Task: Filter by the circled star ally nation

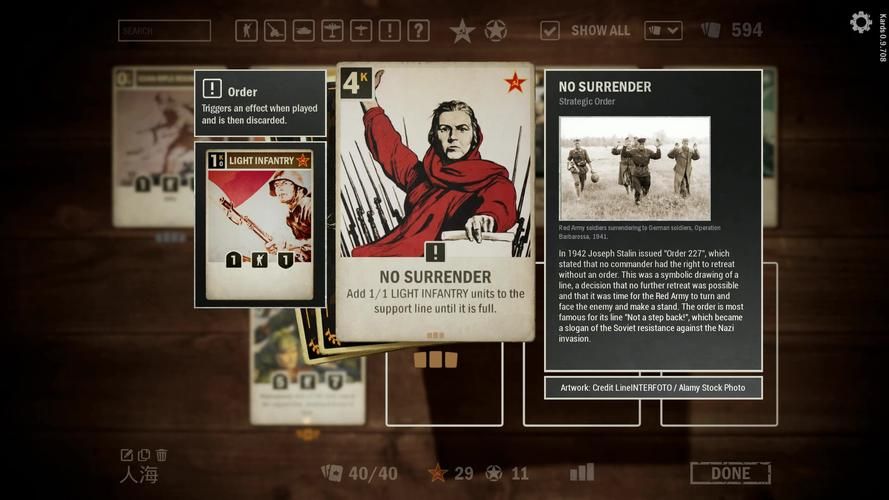Action: click(x=495, y=31)
